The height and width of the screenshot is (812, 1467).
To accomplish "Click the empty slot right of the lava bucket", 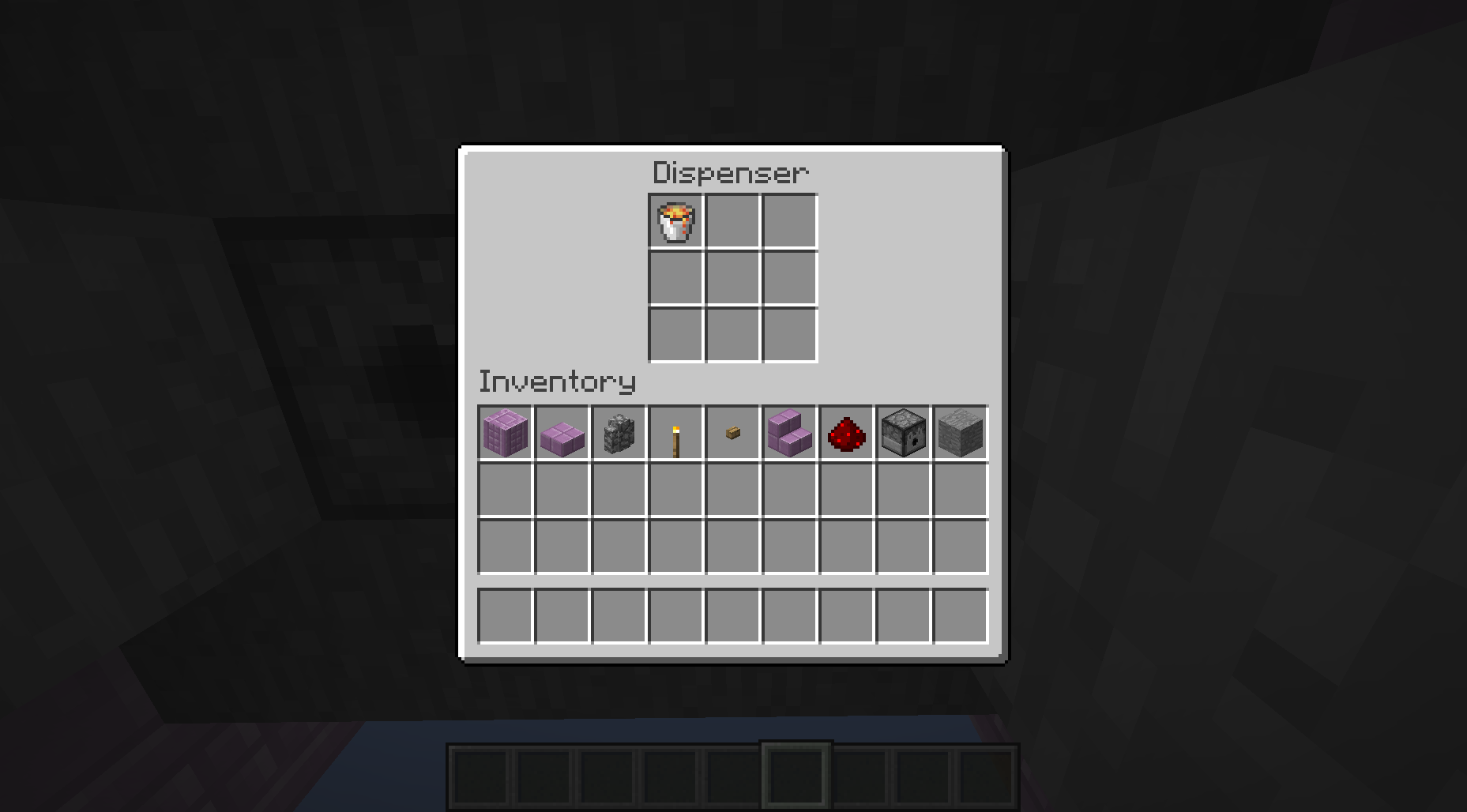I will pyautogui.click(x=731, y=222).
